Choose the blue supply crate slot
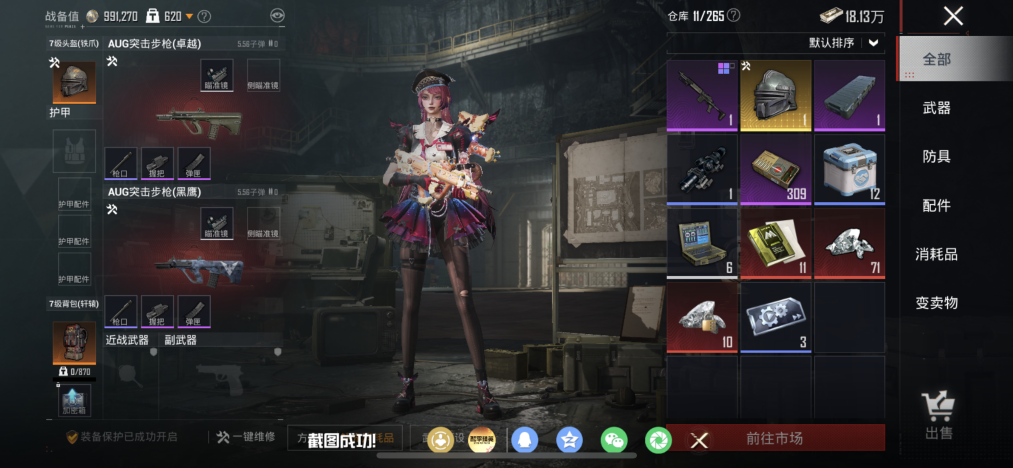The image size is (1013, 468). pos(849,169)
